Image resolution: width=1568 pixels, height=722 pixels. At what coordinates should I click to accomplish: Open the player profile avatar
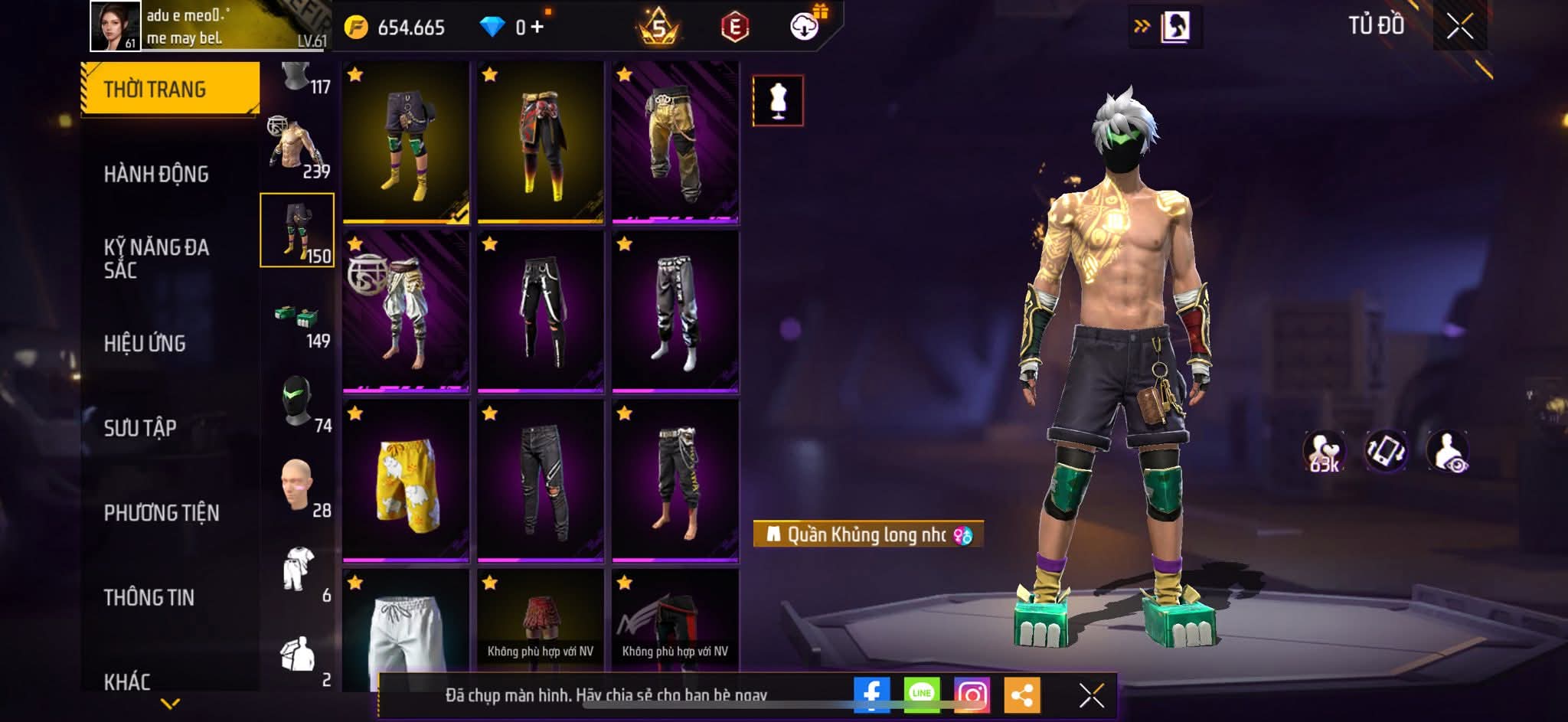115,26
